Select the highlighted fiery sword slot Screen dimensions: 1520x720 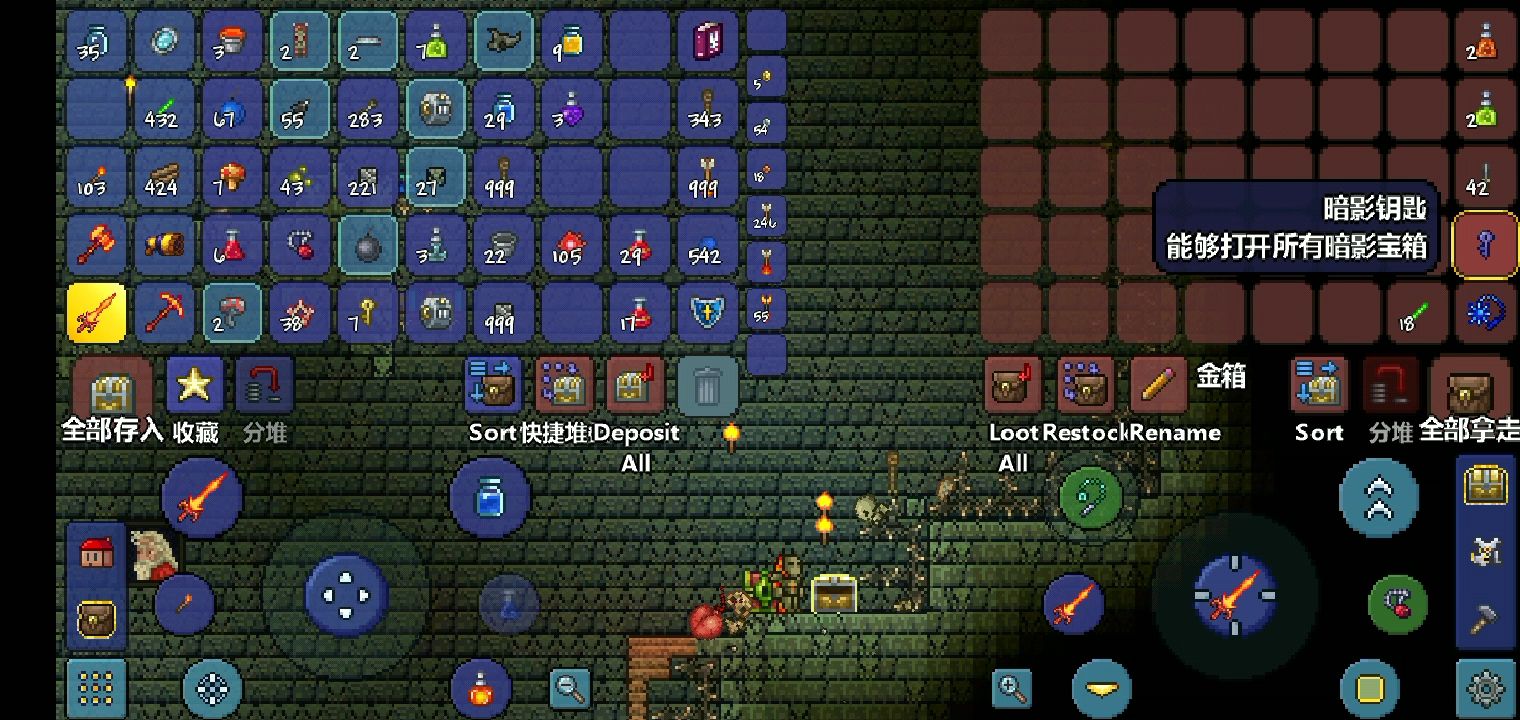(96, 313)
